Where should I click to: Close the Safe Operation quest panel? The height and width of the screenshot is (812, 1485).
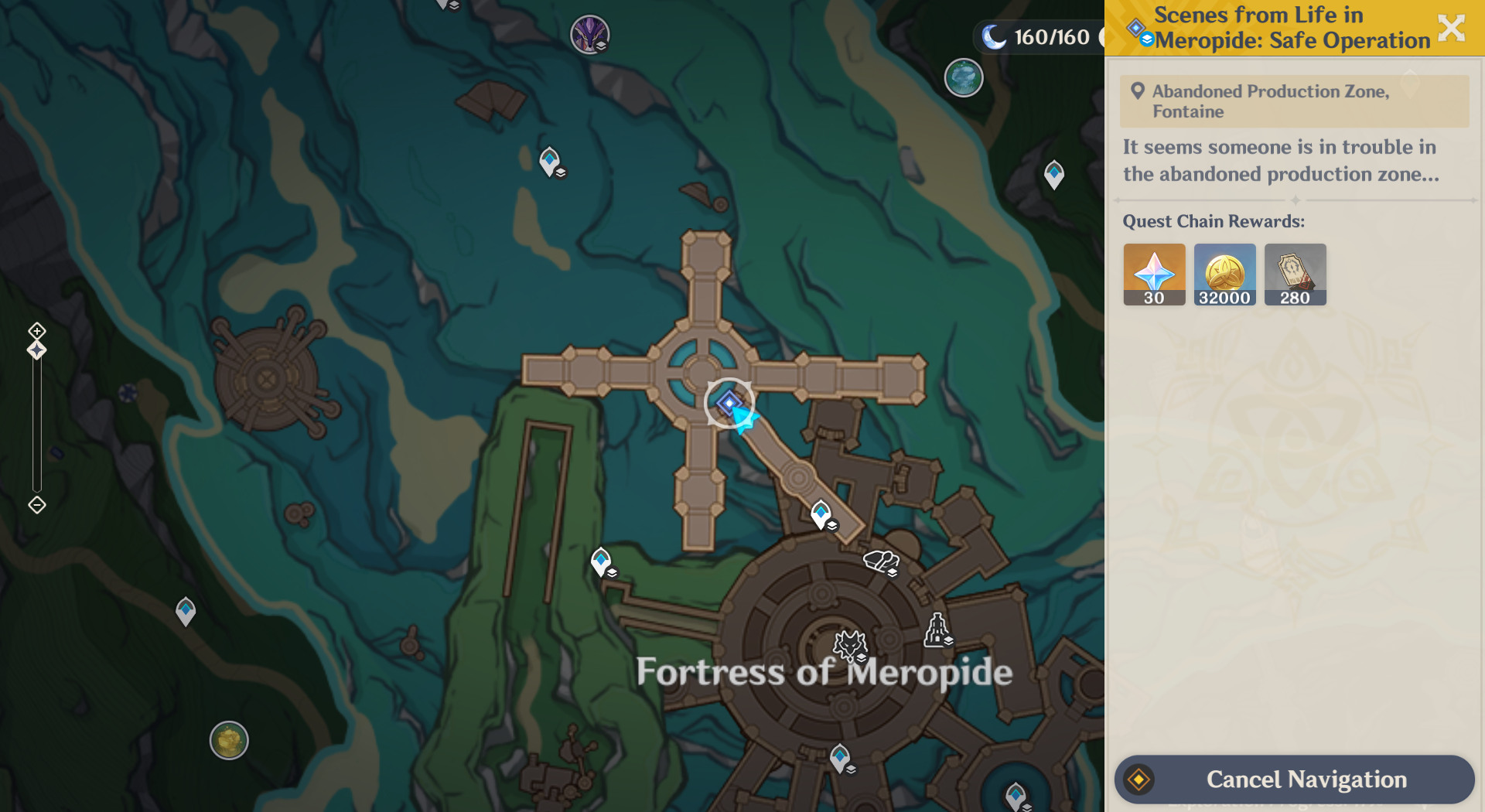pyautogui.click(x=1452, y=28)
